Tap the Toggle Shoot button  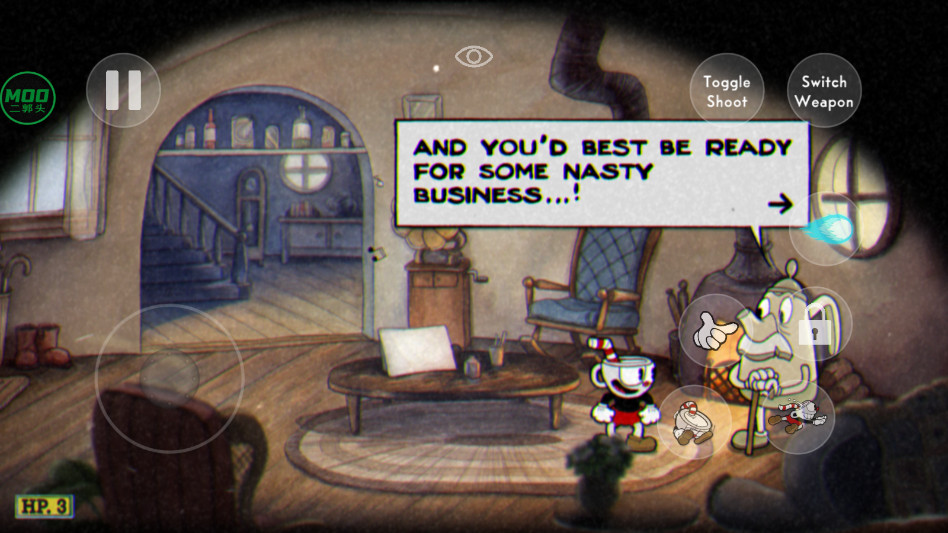click(726, 91)
